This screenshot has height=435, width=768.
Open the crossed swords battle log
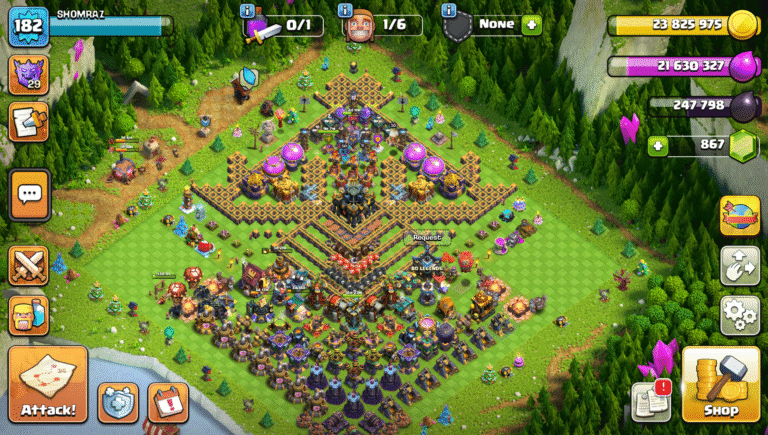pyautogui.click(x=29, y=265)
